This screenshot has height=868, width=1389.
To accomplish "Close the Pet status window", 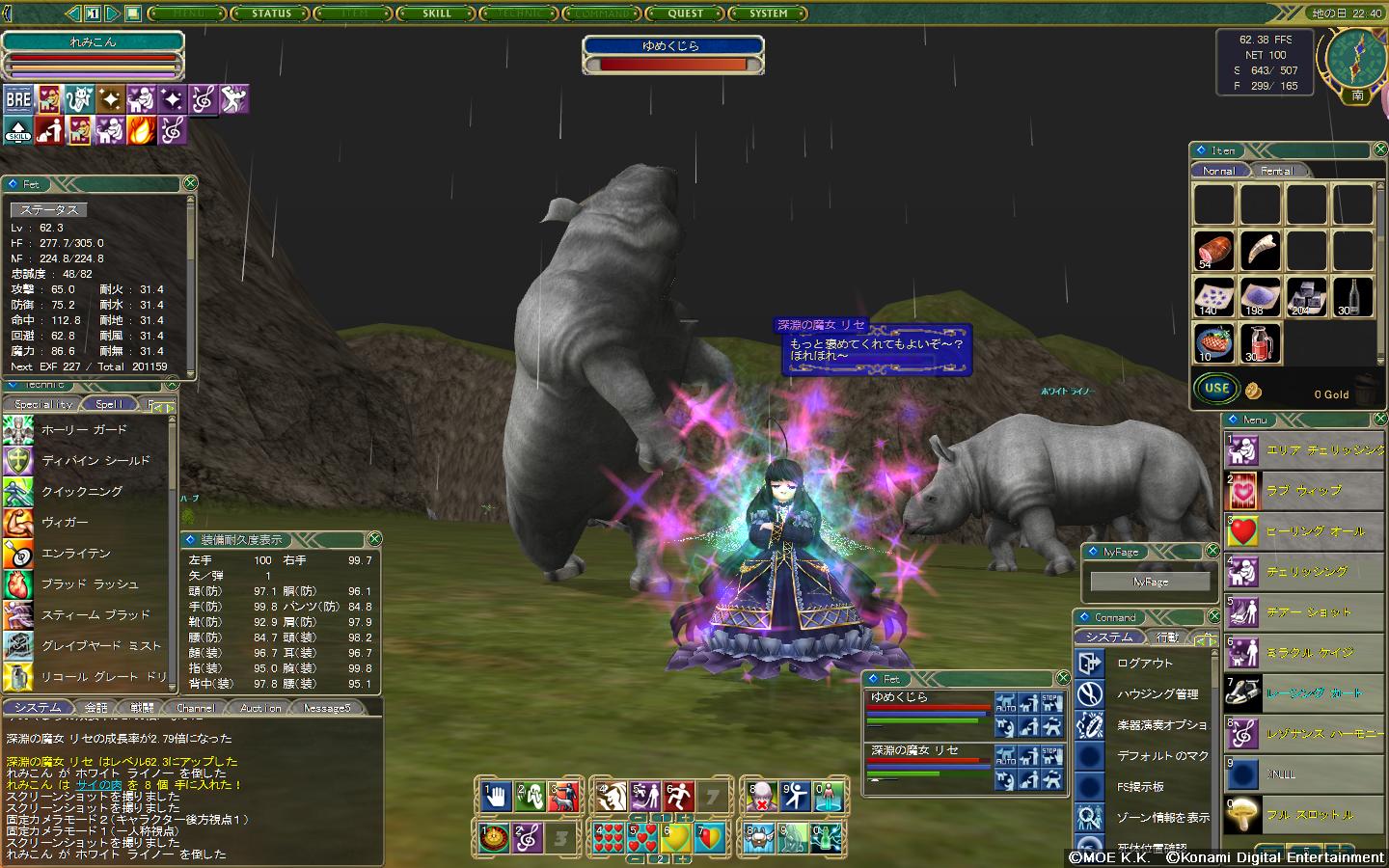I will (x=190, y=183).
